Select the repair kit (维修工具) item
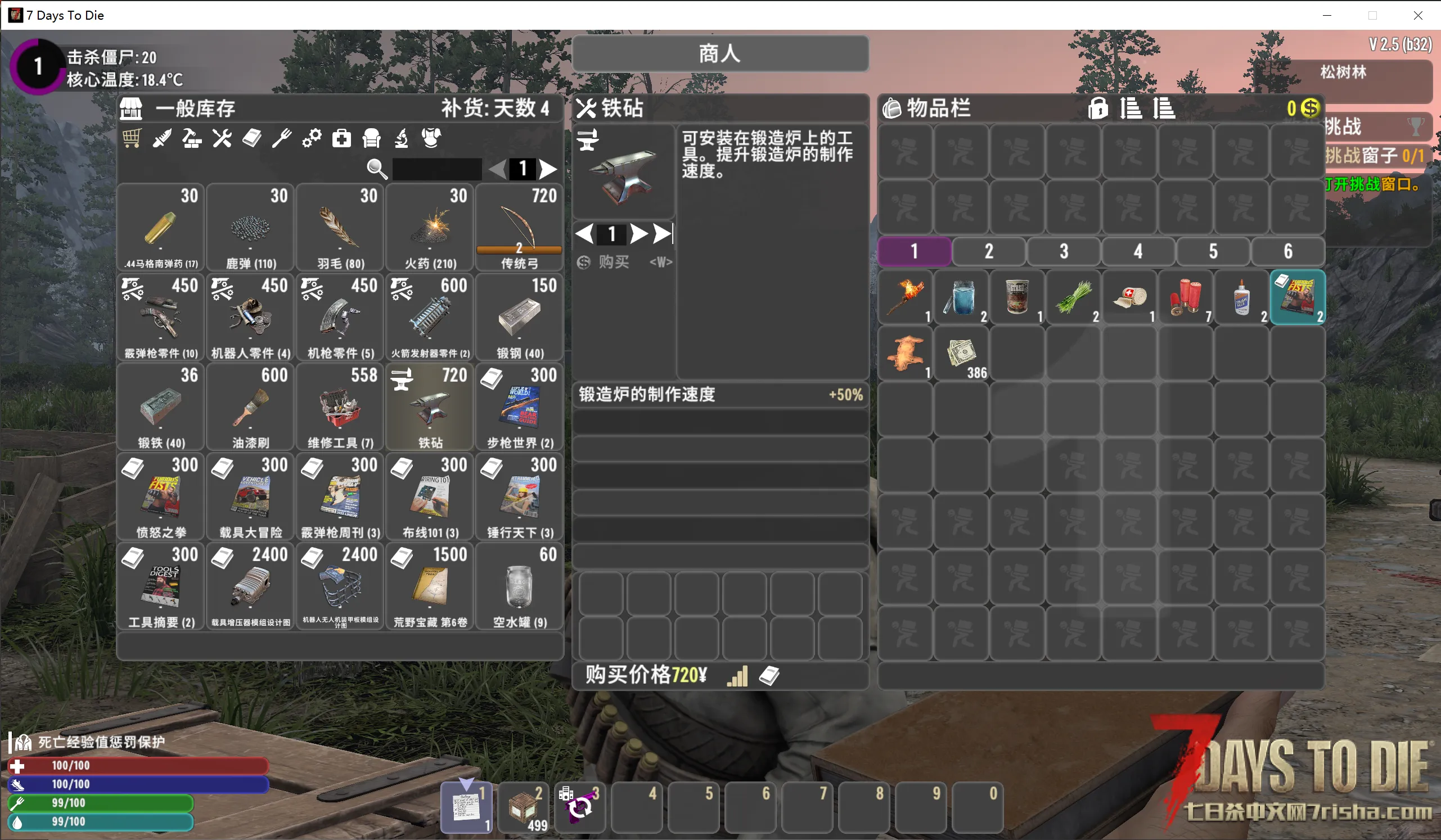Viewport: 1441px width, 840px height. 340,407
